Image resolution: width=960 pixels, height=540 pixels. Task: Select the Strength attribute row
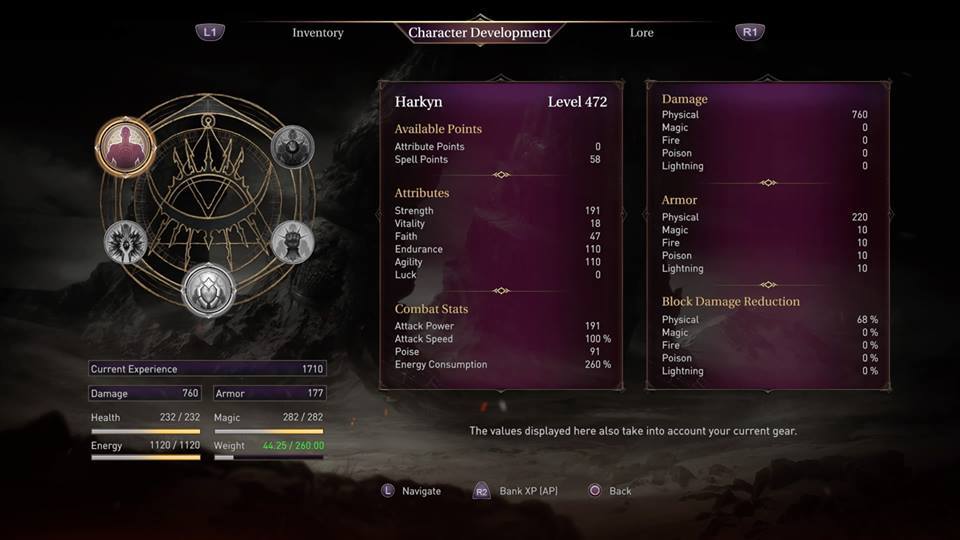pos(497,211)
